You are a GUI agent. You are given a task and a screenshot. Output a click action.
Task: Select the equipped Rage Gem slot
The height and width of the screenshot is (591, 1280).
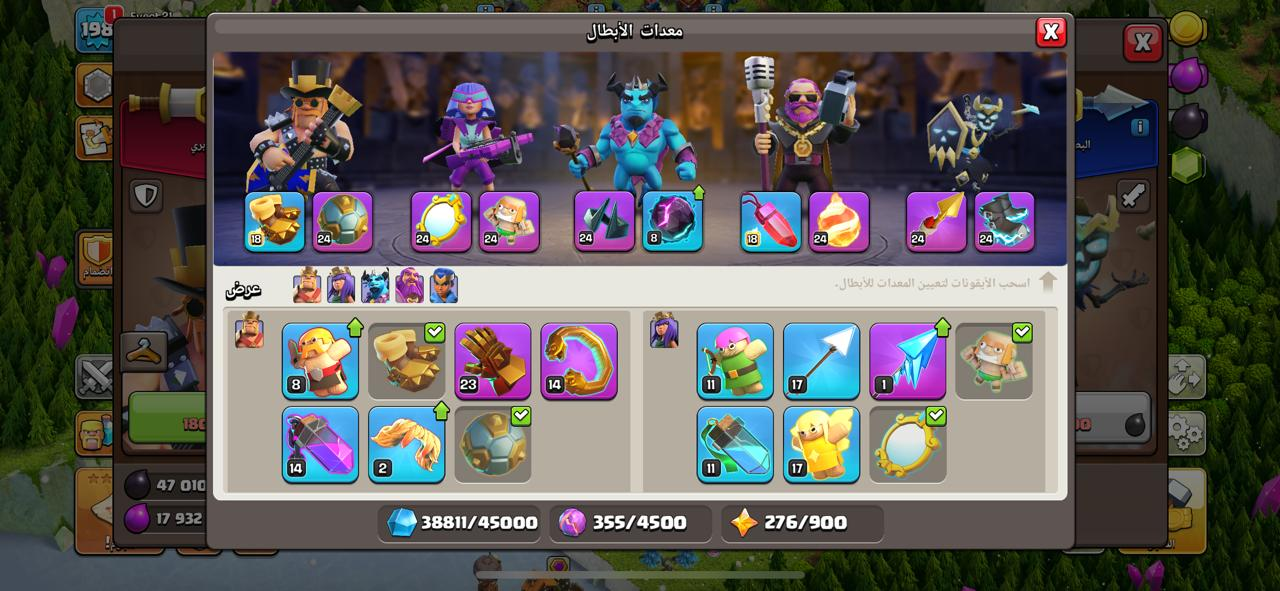770,221
